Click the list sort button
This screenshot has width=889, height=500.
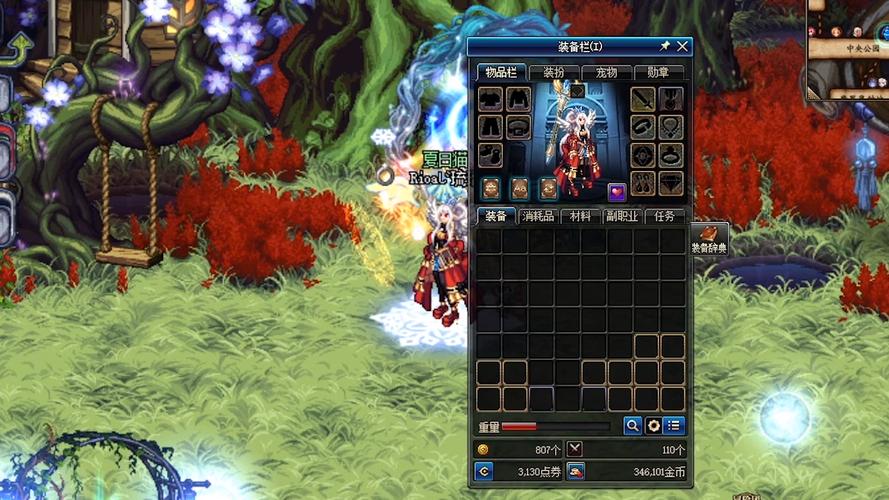click(x=674, y=426)
